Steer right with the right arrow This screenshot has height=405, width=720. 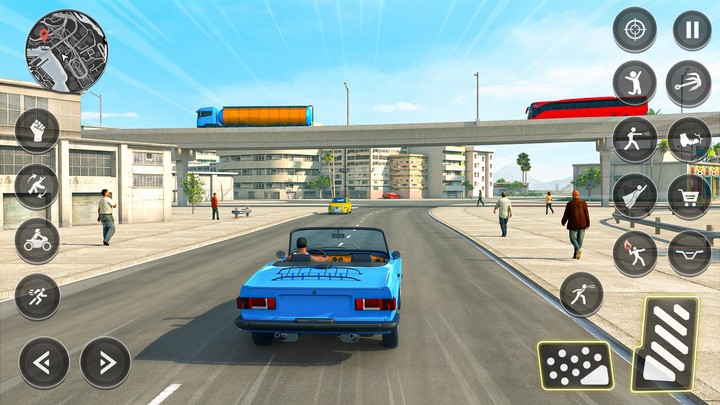pyautogui.click(x=105, y=362)
